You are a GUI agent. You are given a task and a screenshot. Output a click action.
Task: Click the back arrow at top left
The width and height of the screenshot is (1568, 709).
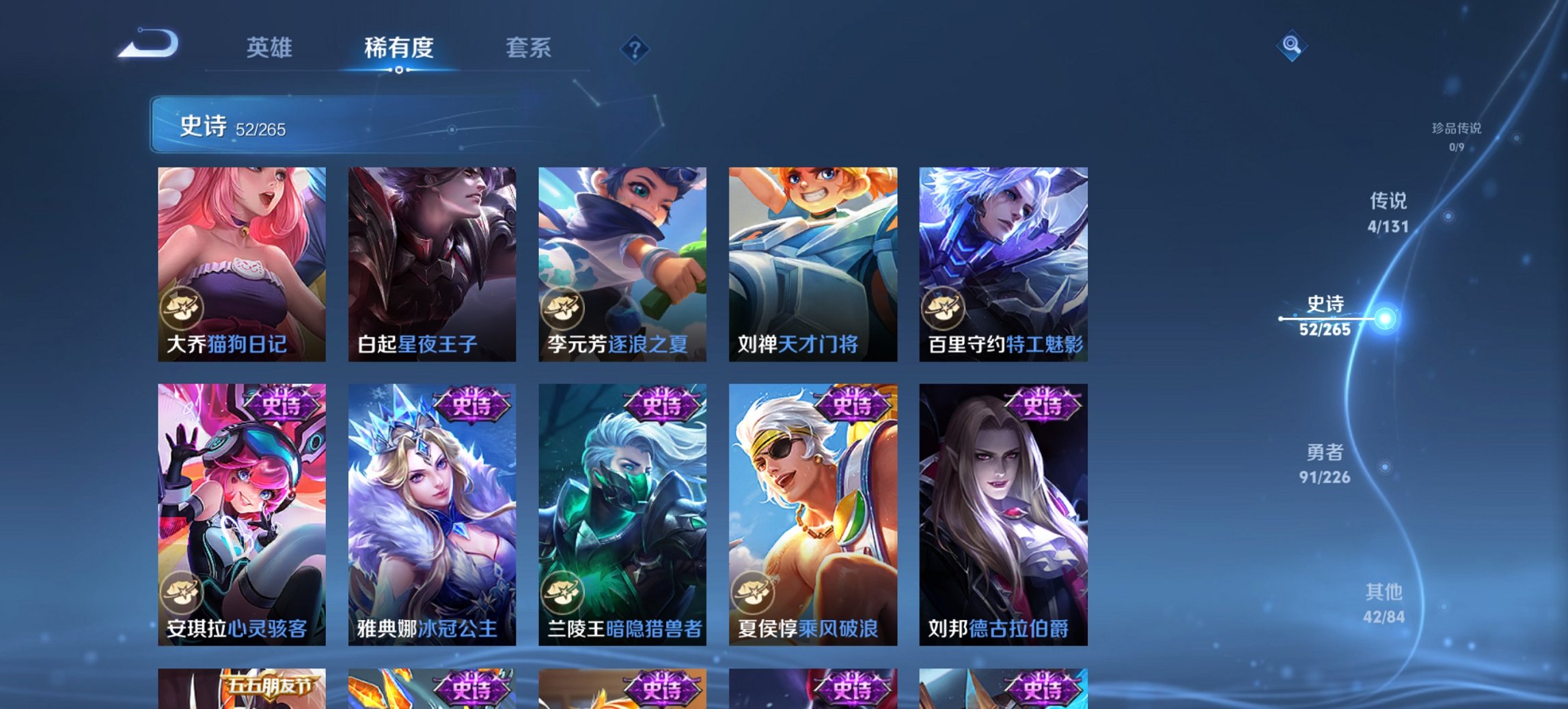[x=147, y=42]
